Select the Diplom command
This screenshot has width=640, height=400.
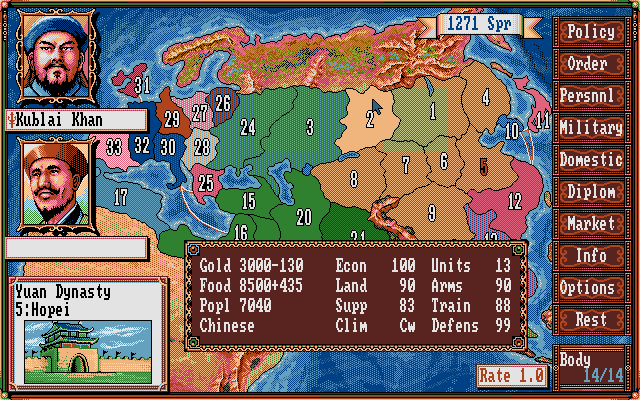590,192
